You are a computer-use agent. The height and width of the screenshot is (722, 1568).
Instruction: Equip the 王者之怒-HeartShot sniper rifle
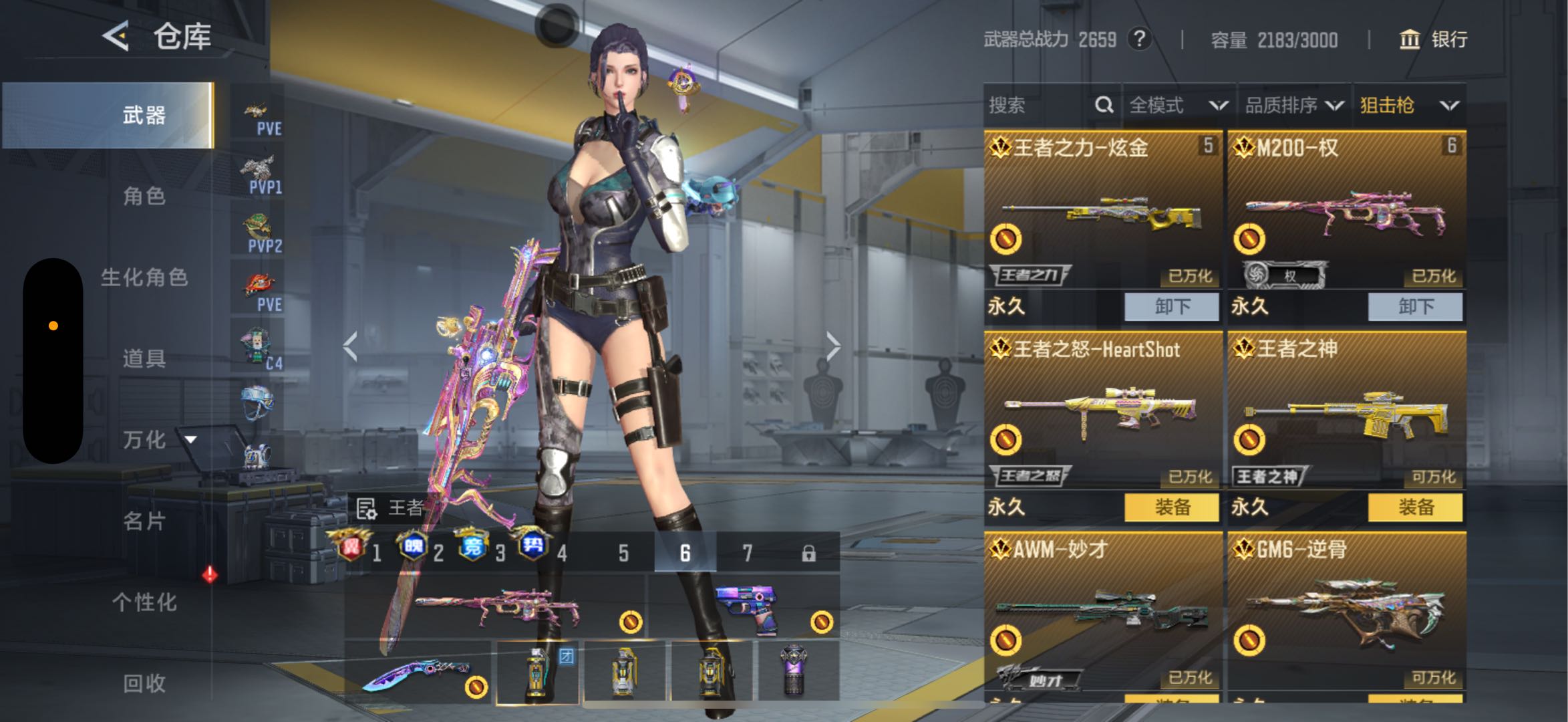click(1172, 507)
